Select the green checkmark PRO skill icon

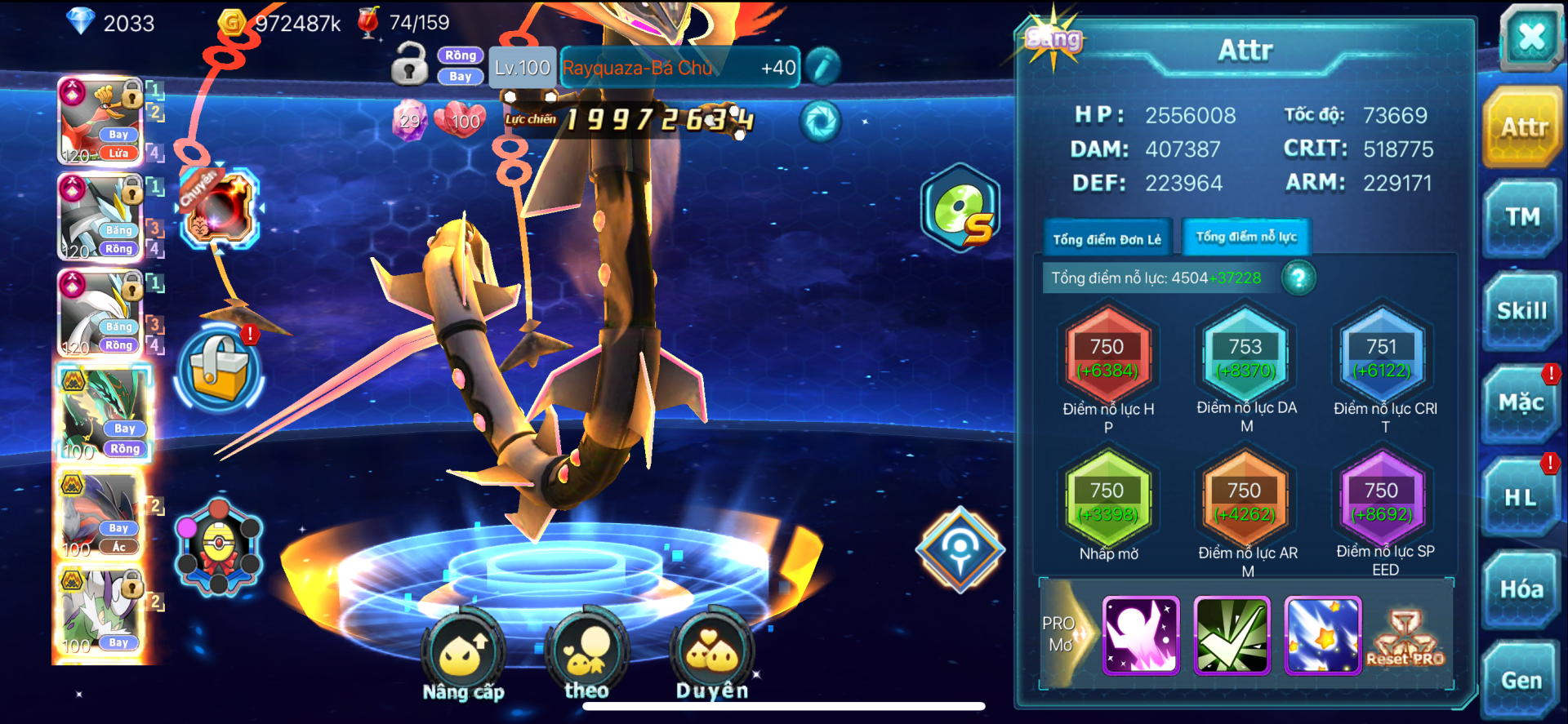[x=1232, y=636]
